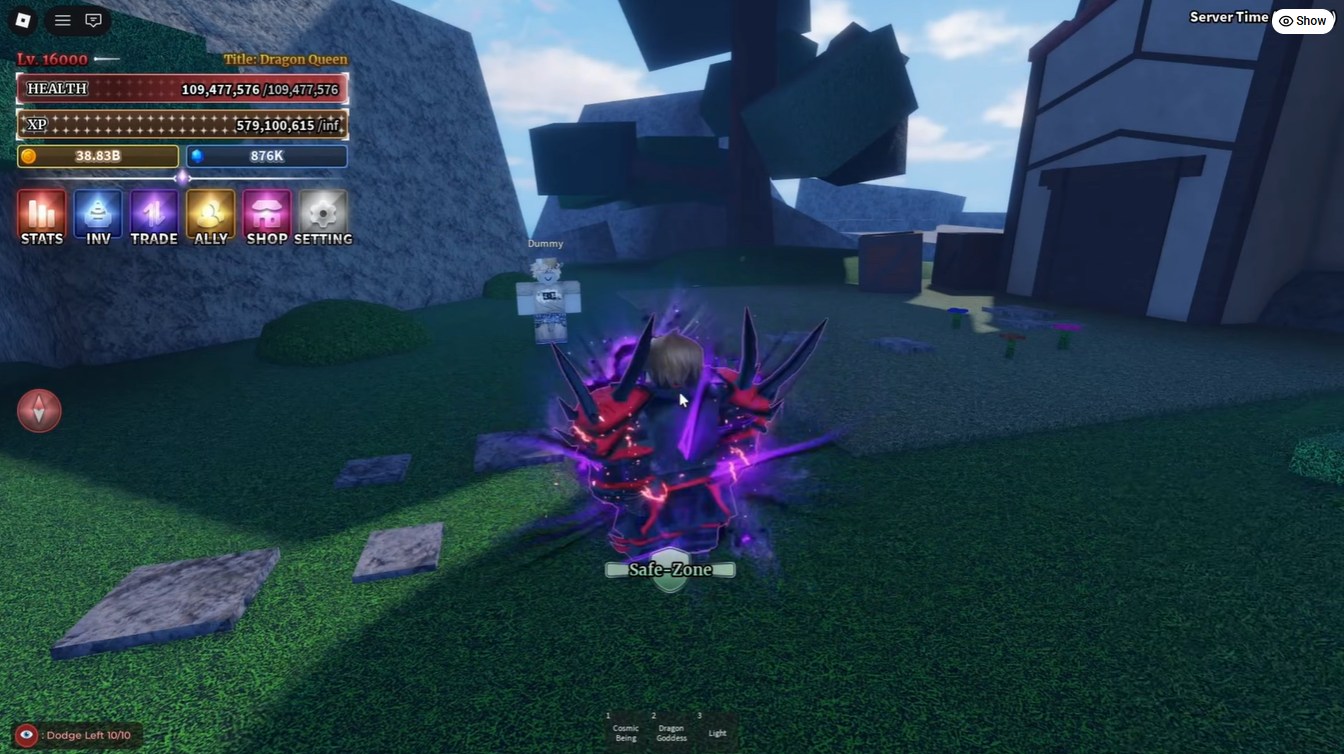Open the Roblox hamburger menu
Screen dimensions: 1344x754
(61, 20)
